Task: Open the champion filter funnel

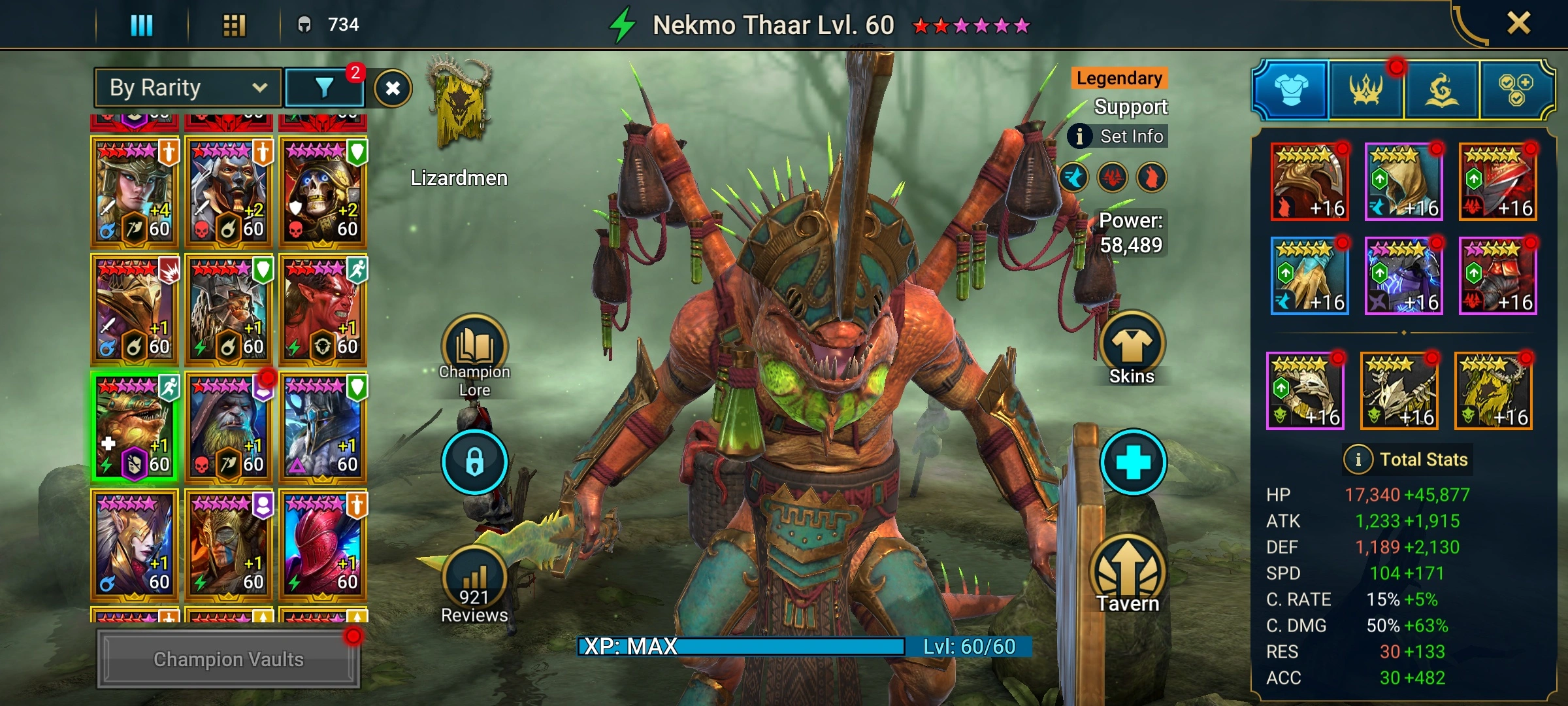Action: 324,88
